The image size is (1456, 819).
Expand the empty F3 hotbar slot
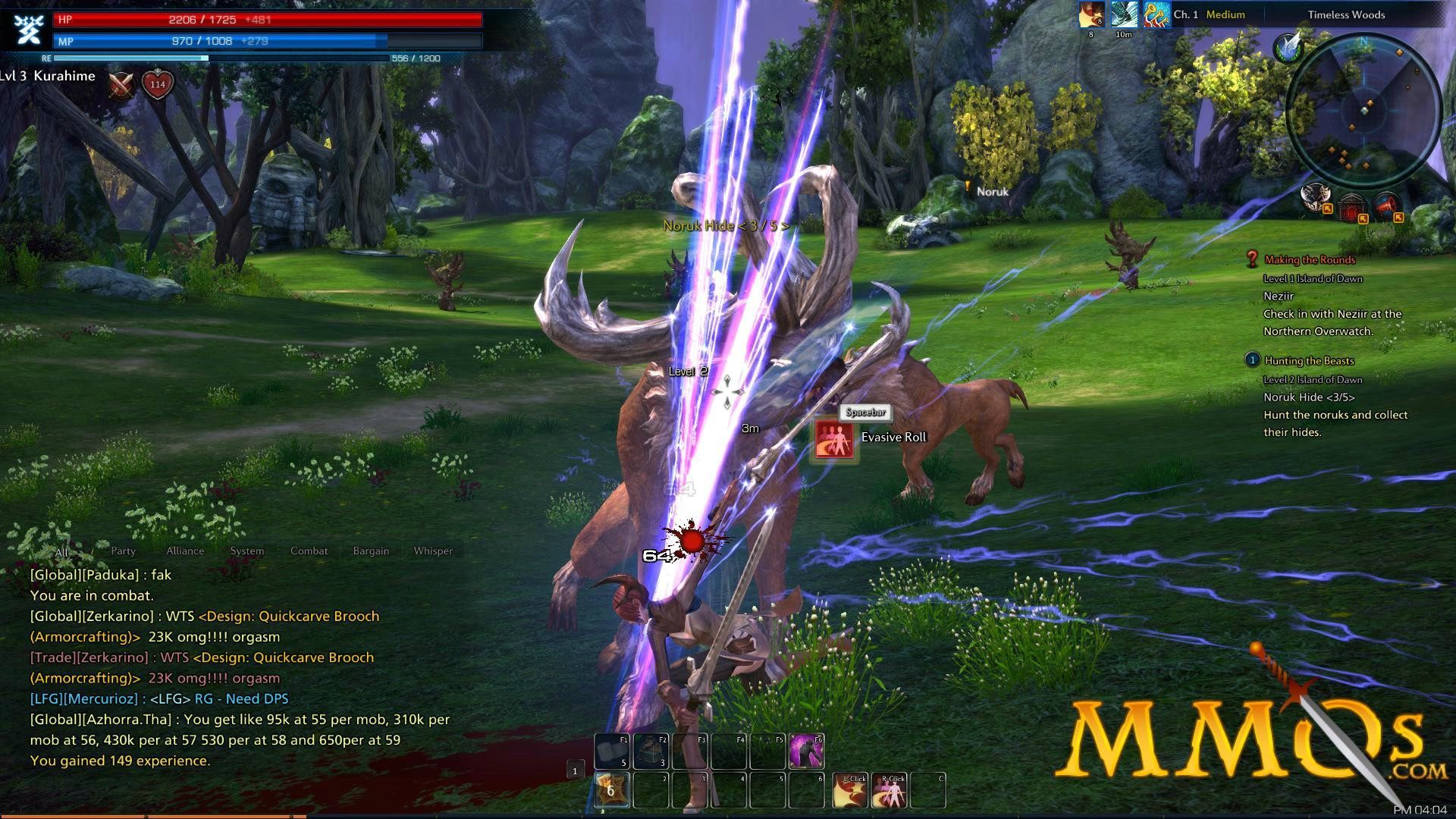pos(690,751)
